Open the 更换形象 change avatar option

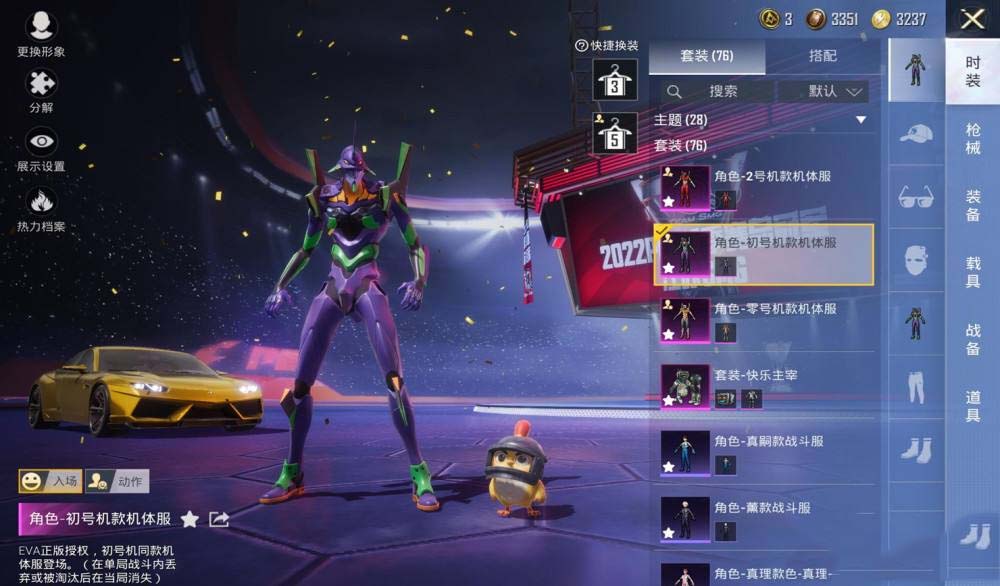tap(41, 34)
